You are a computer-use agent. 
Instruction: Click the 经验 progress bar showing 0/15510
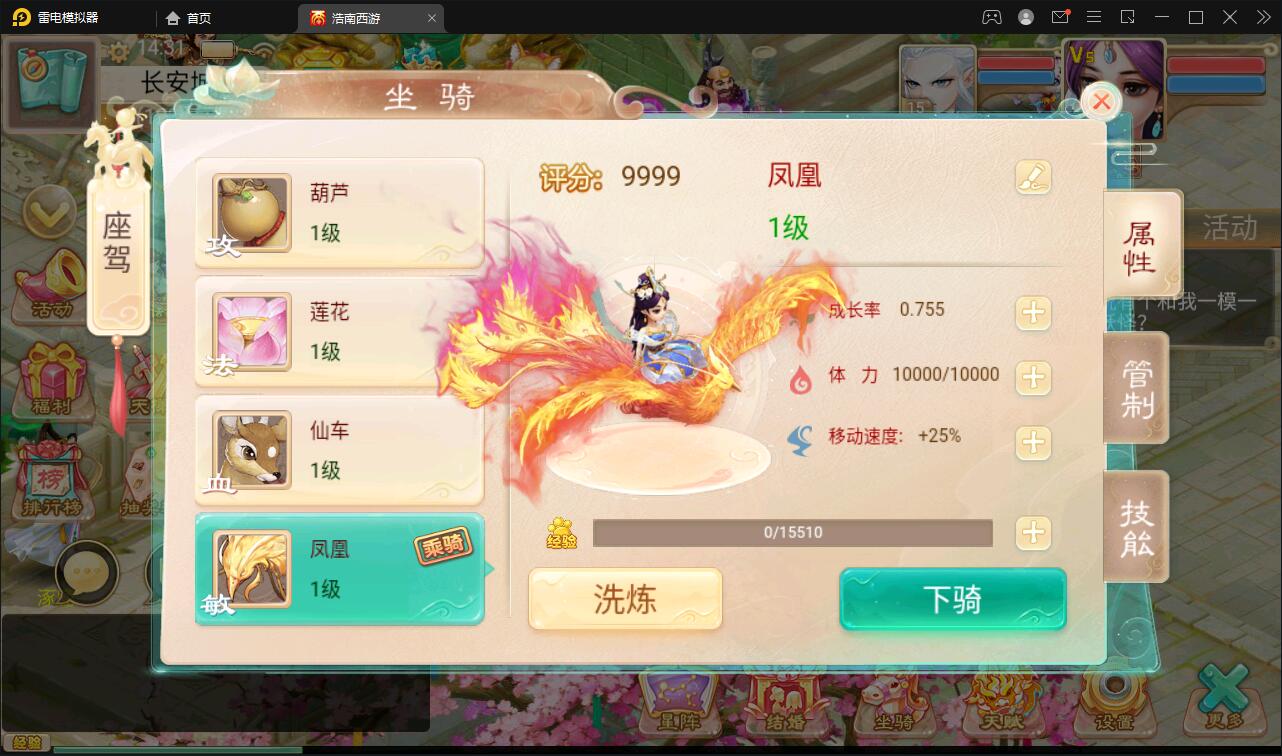tap(793, 533)
